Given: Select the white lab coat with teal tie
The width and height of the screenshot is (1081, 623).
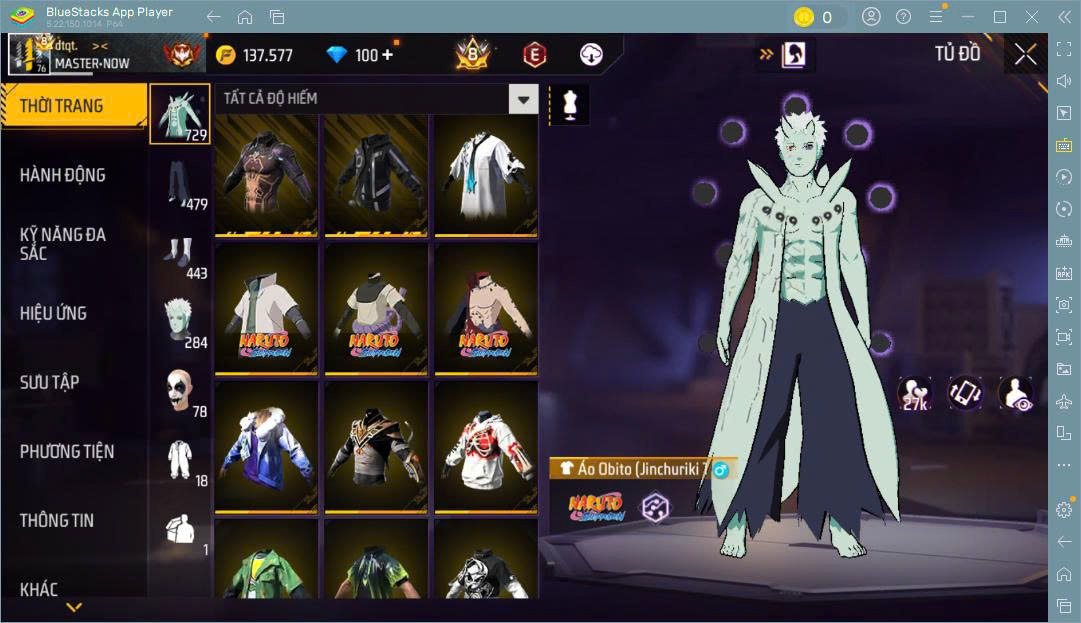Looking at the screenshot, I should pos(485,175).
